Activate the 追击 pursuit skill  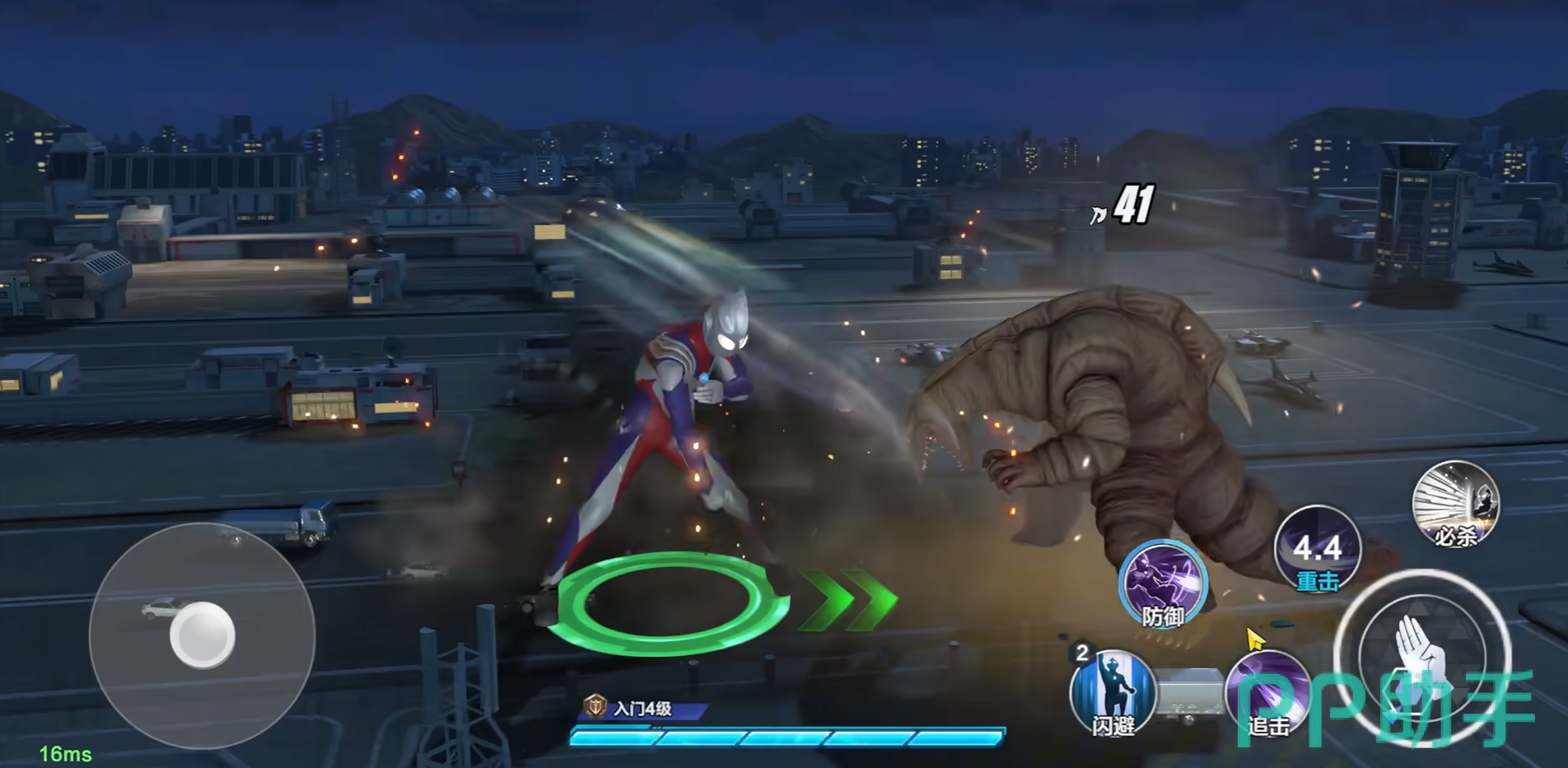coord(1267,693)
